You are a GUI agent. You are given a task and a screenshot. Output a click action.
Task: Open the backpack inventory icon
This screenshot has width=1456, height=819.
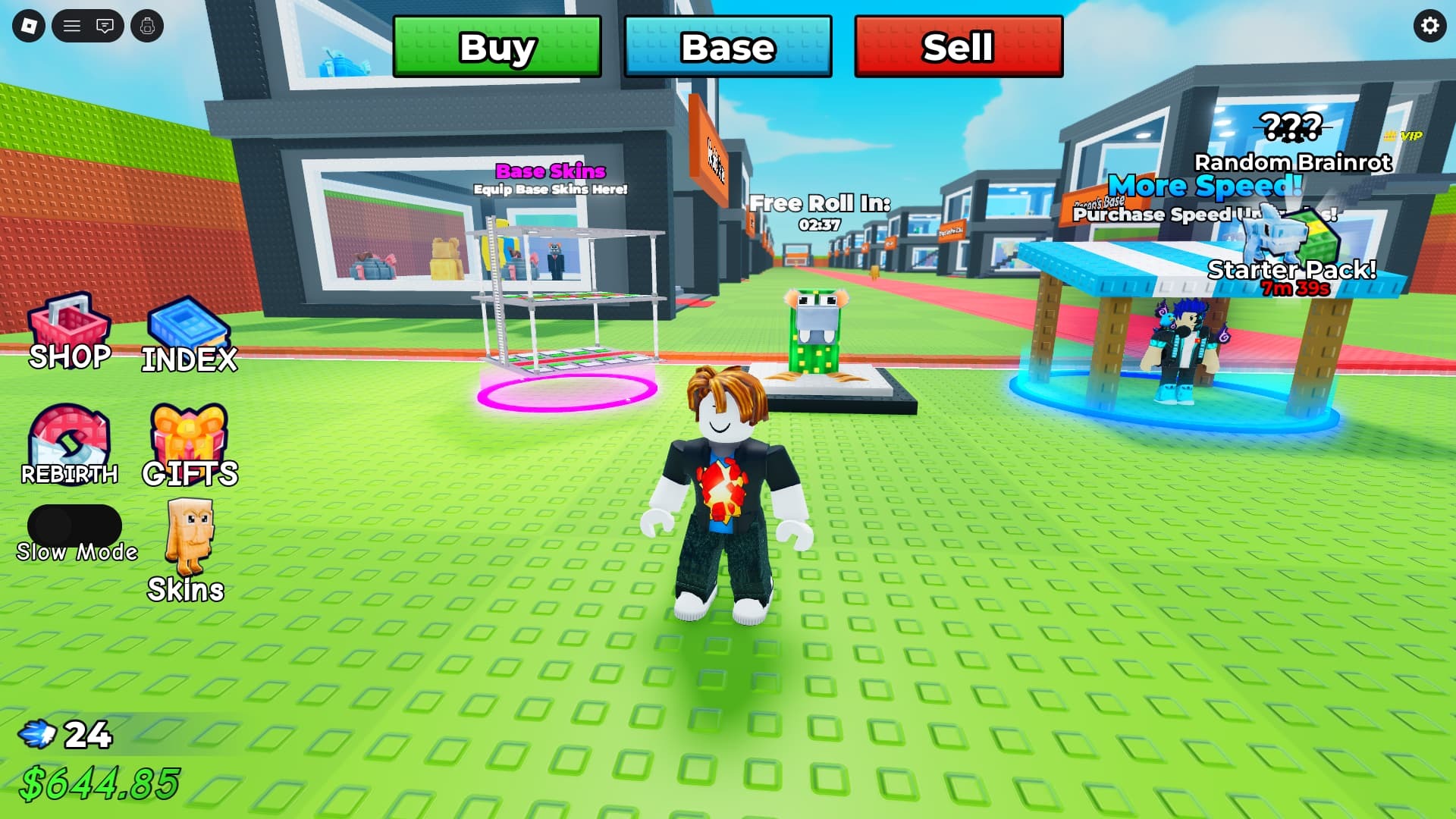pyautogui.click(x=147, y=27)
